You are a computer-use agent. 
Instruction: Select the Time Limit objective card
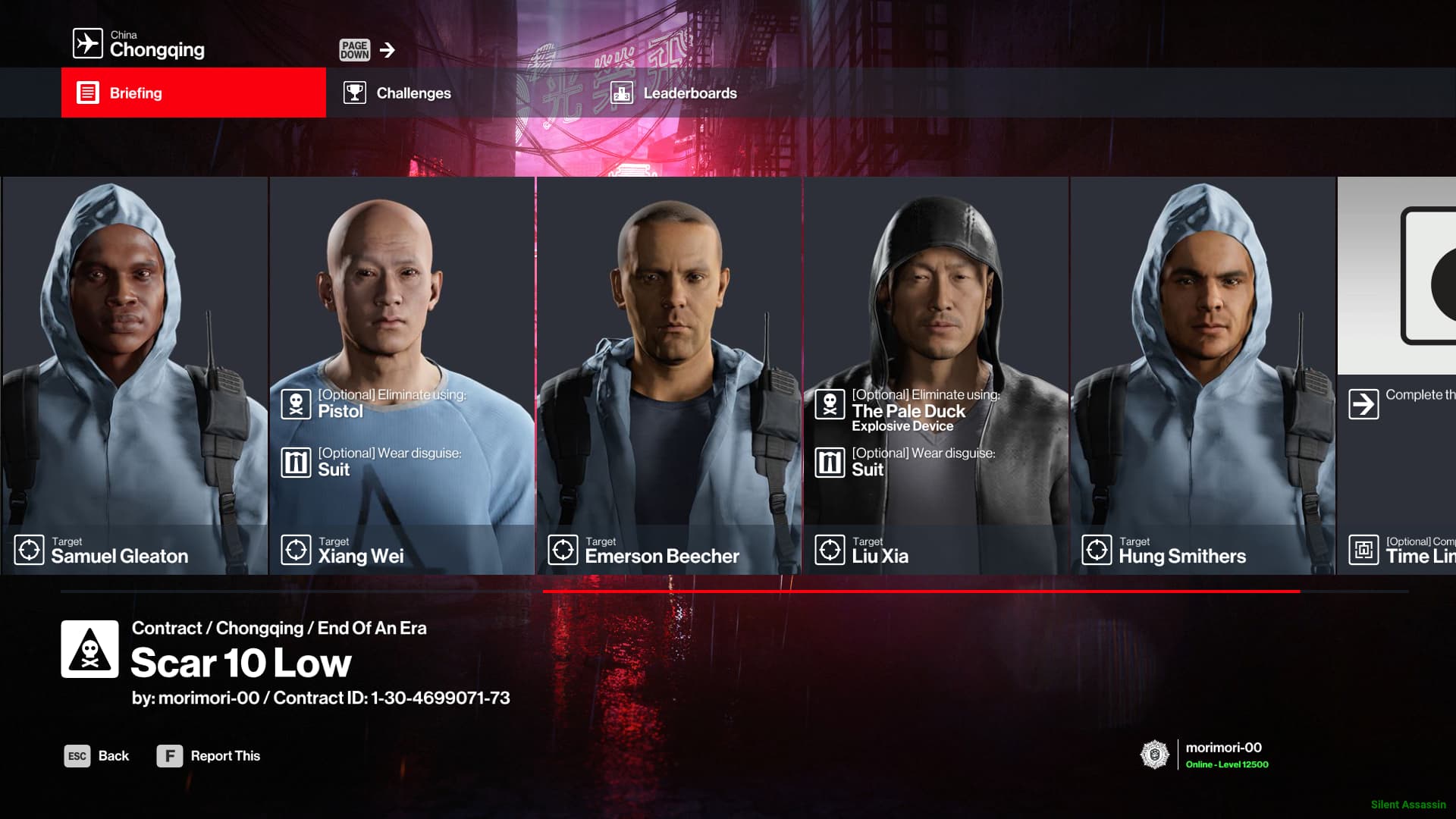pos(1397,375)
